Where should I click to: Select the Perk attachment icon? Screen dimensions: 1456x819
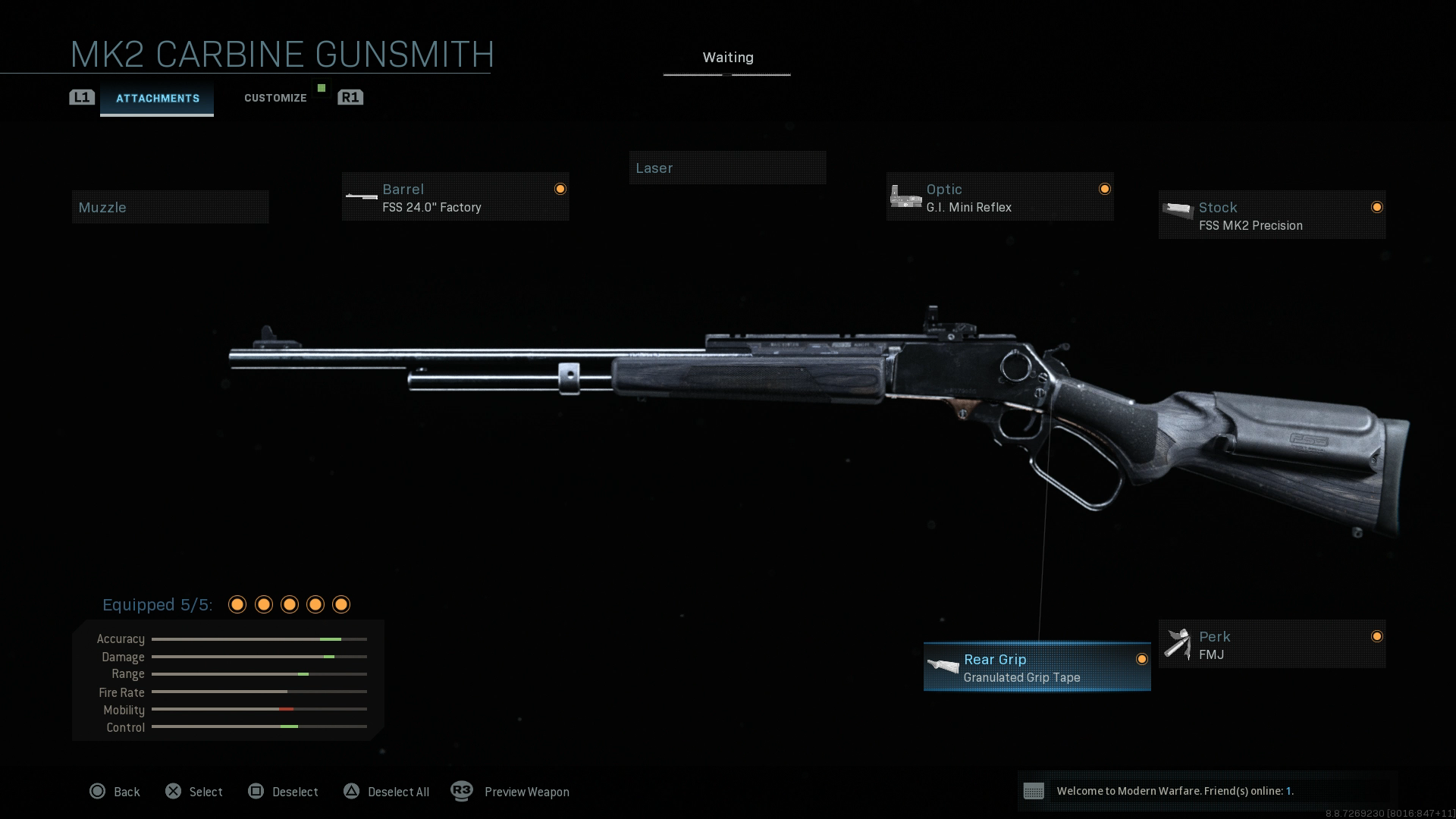[1177, 644]
